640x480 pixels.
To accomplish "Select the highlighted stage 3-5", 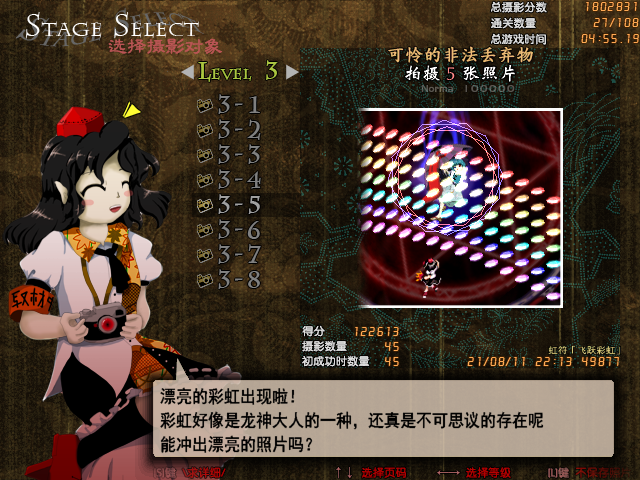I will 230,205.
